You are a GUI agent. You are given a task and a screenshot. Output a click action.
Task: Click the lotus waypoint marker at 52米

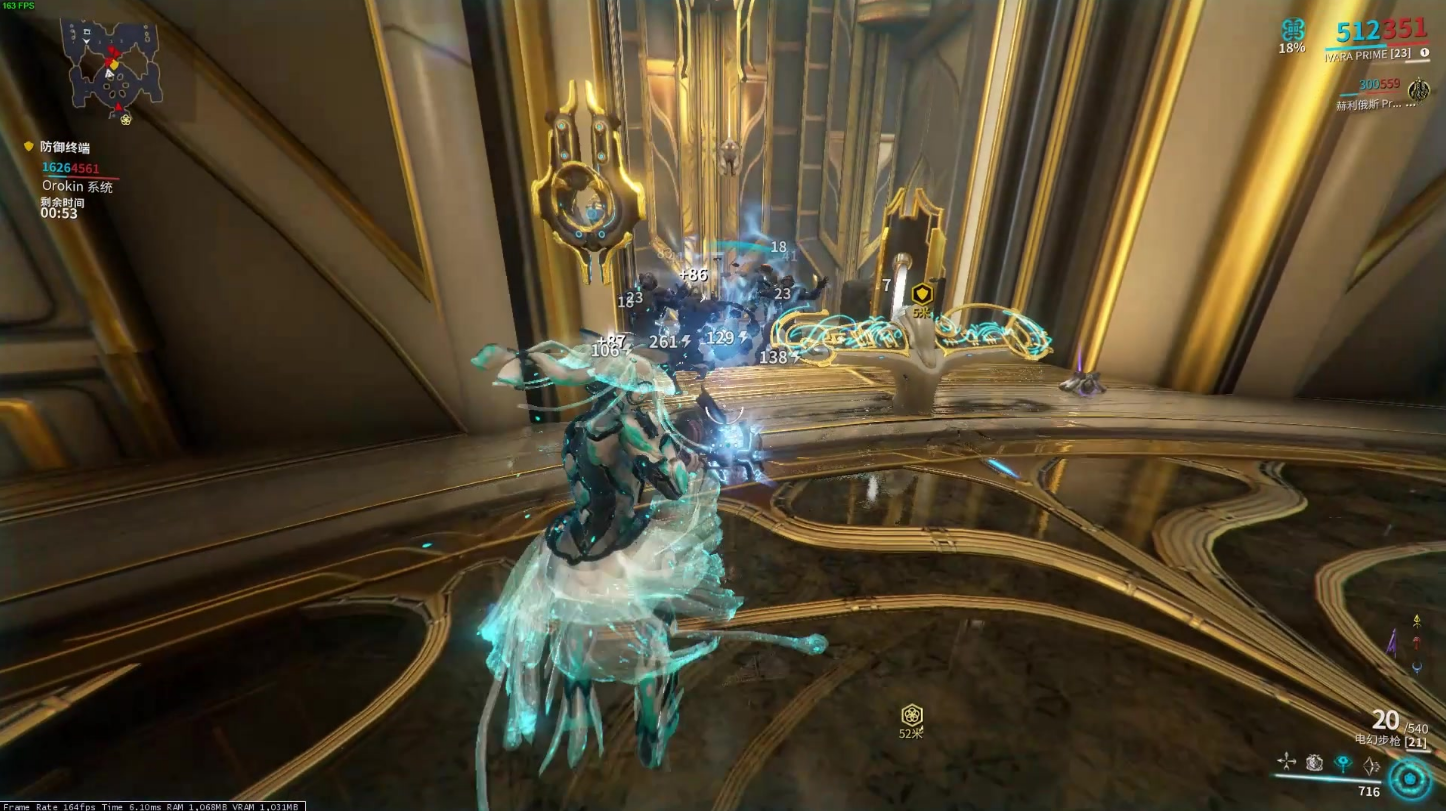(911, 715)
